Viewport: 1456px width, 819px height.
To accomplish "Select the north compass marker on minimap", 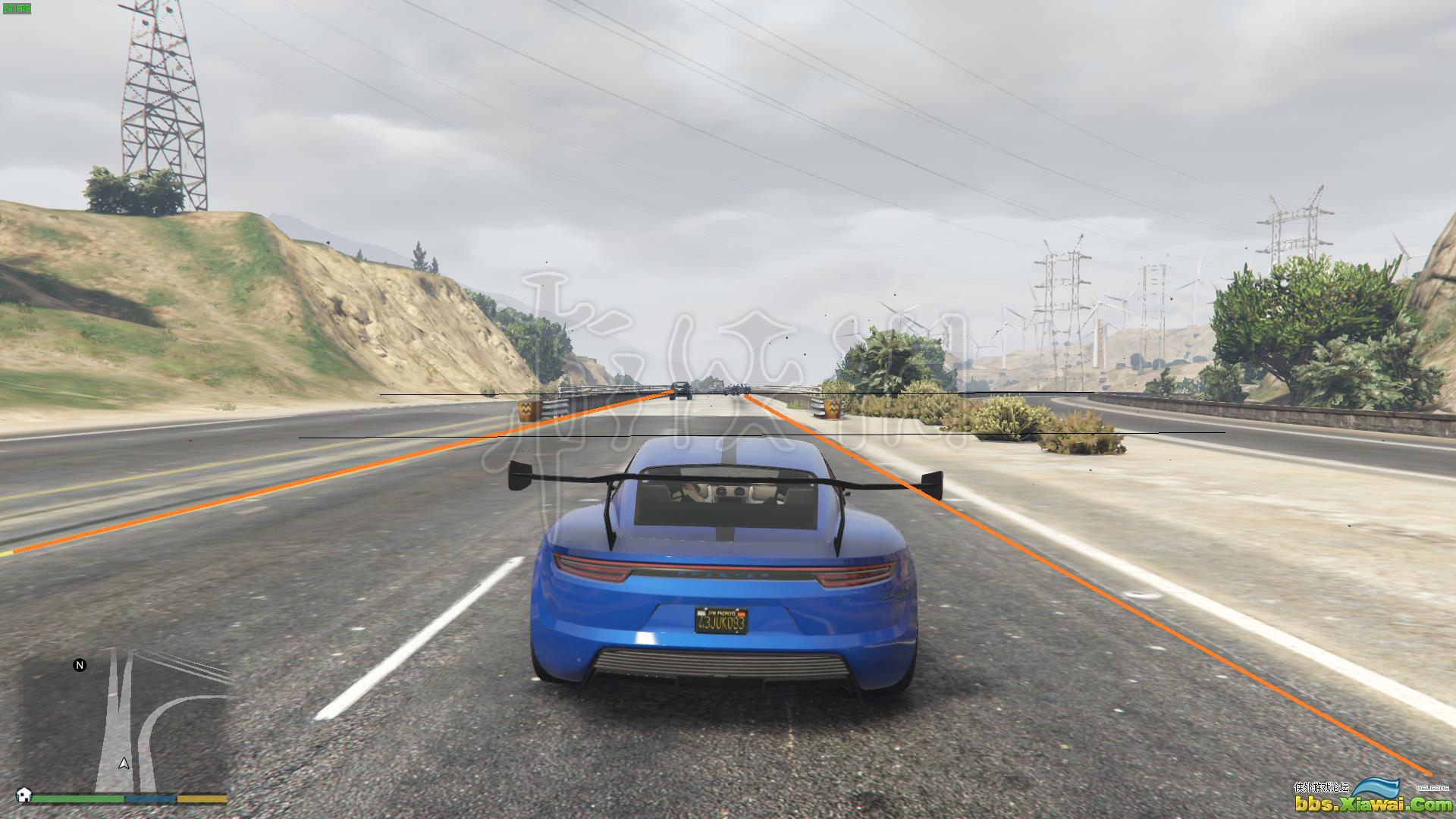I will point(80,665).
